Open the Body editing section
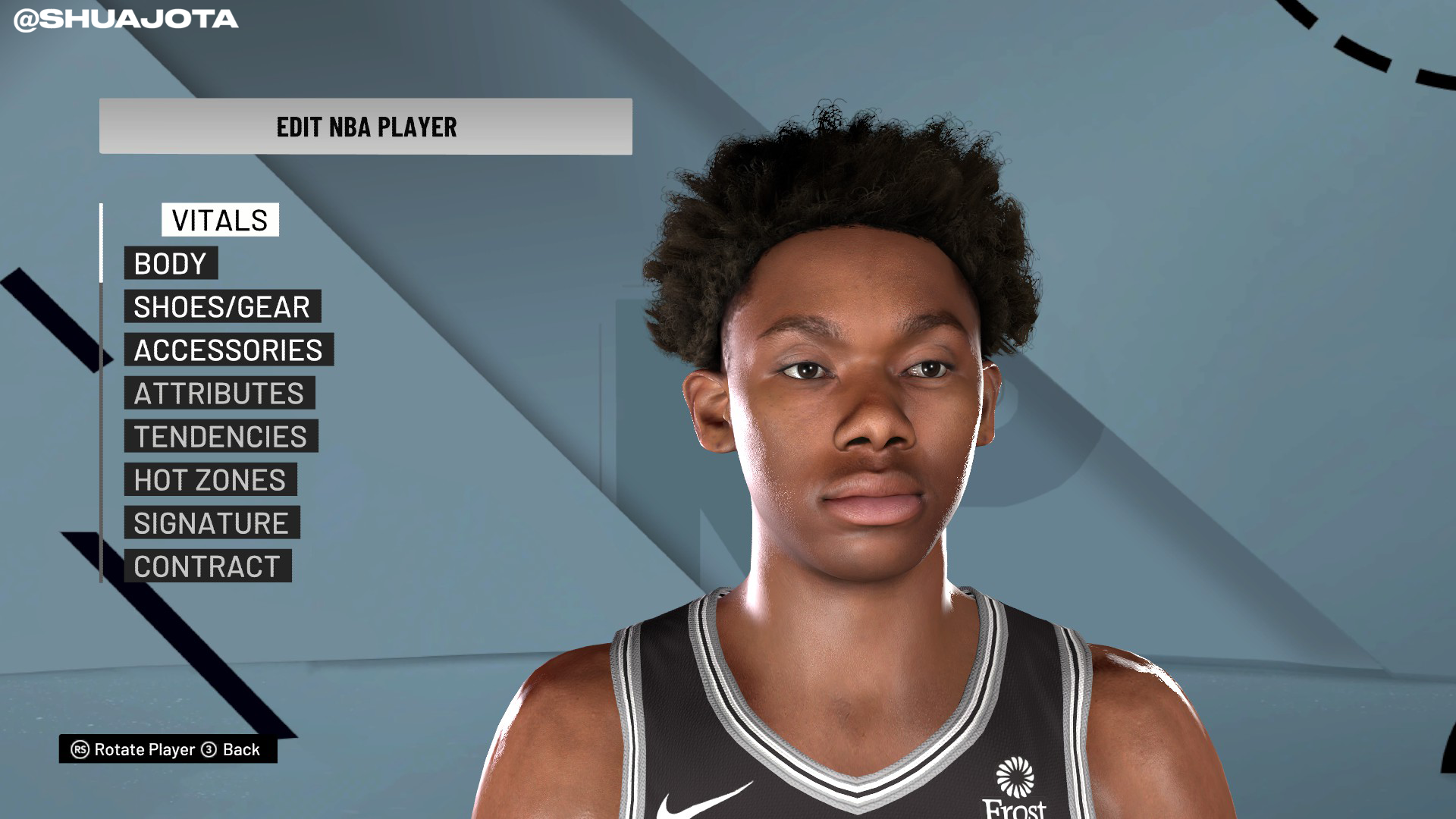Screen dimensions: 1456x819 tap(171, 263)
